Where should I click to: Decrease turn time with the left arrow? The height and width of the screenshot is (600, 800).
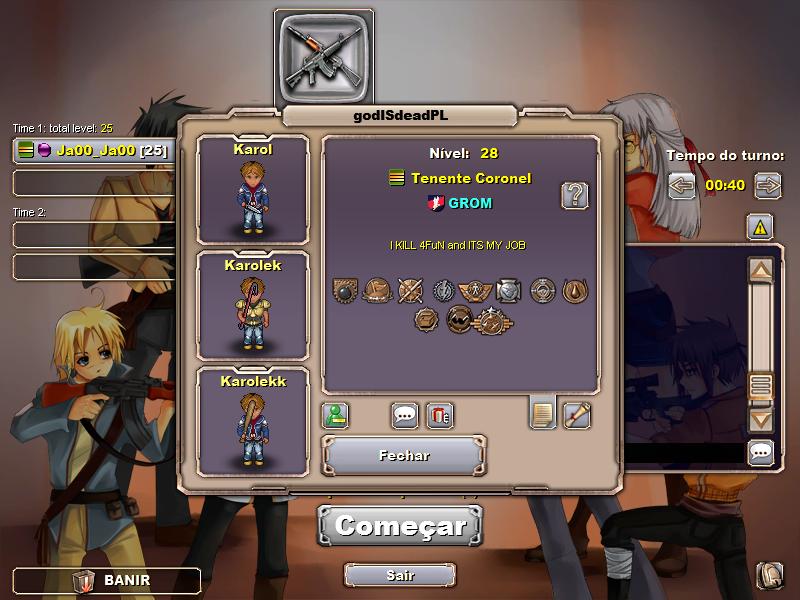(x=681, y=185)
